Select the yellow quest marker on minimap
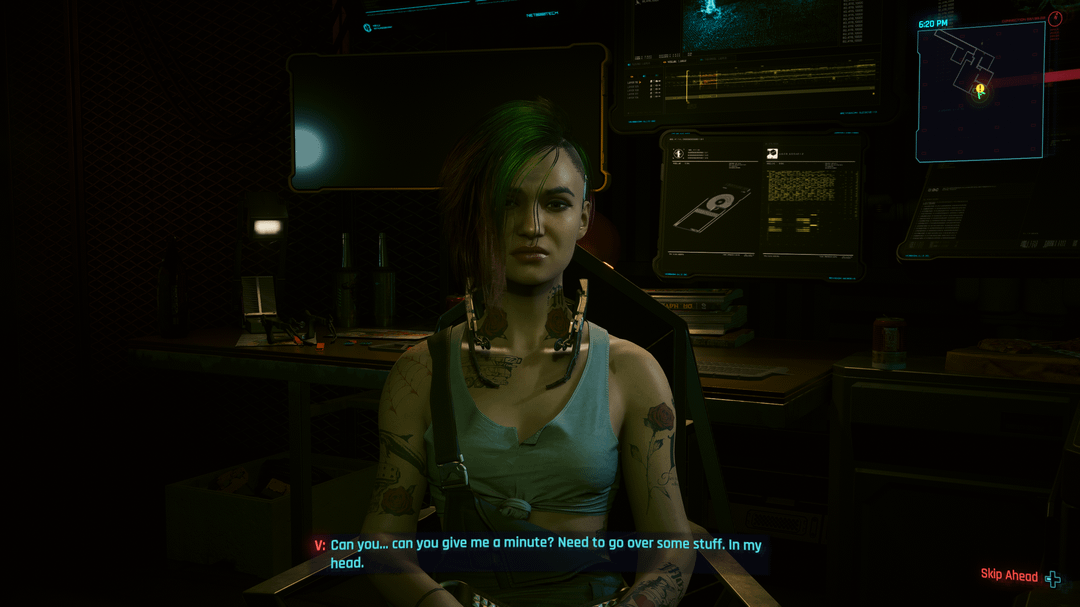Image resolution: width=1080 pixels, height=607 pixels. click(980, 91)
